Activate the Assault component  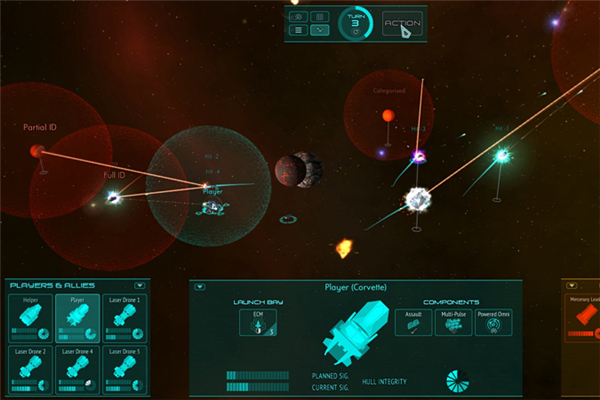(x=412, y=322)
